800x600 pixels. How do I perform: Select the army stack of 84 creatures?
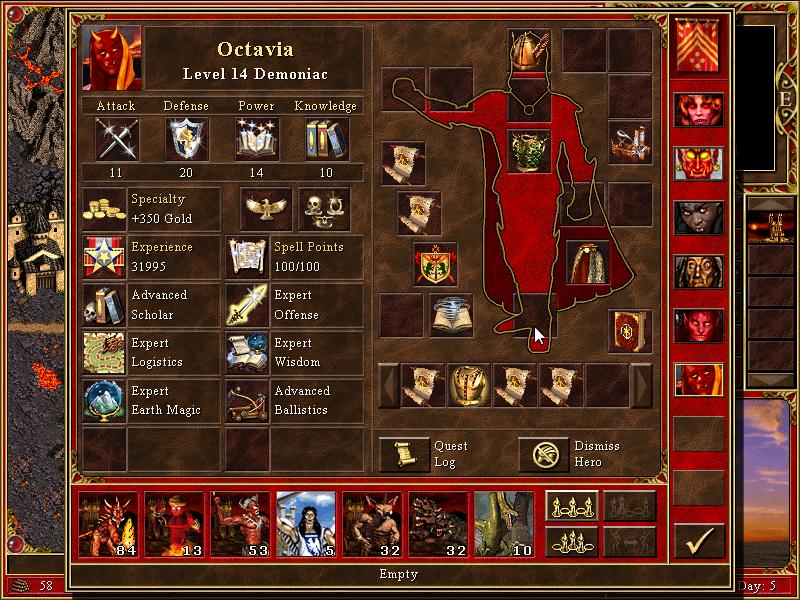[x=108, y=523]
